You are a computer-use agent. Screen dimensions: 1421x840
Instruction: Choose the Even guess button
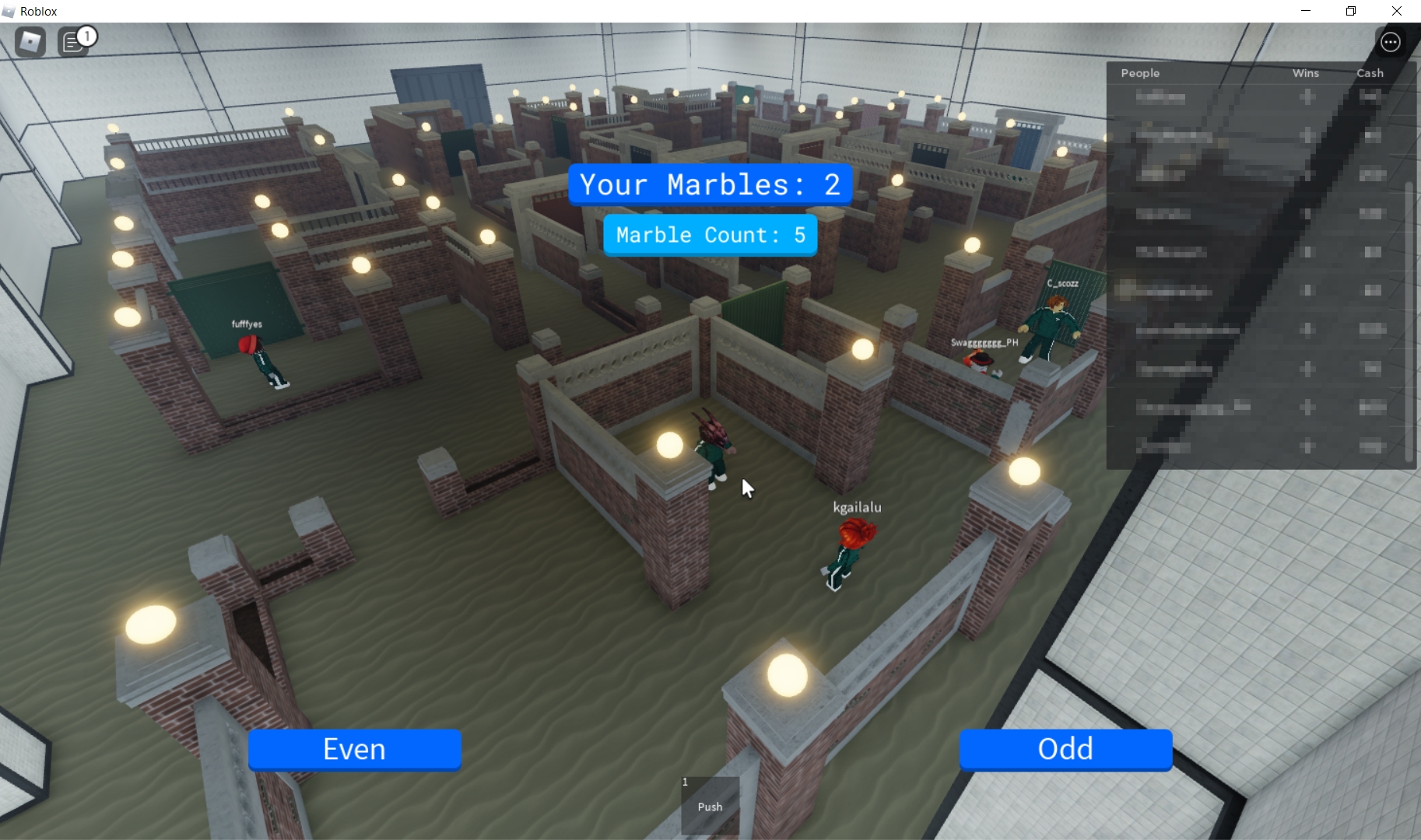pyautogui.click(x=355, y=749)
